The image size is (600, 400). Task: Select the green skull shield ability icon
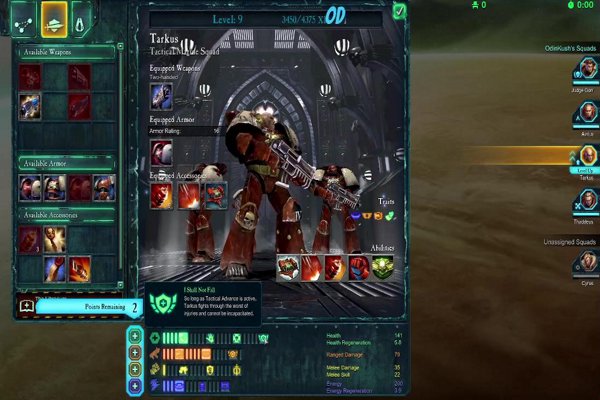click(x=382, y=268)
